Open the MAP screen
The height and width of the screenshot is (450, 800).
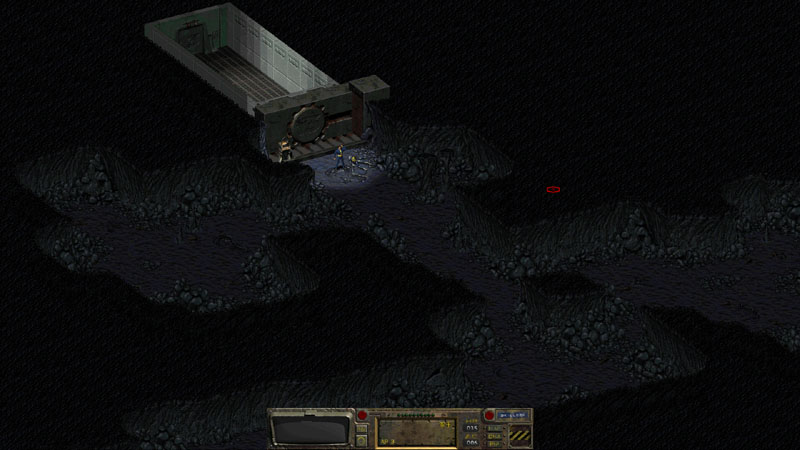click(x=496, y=427)
